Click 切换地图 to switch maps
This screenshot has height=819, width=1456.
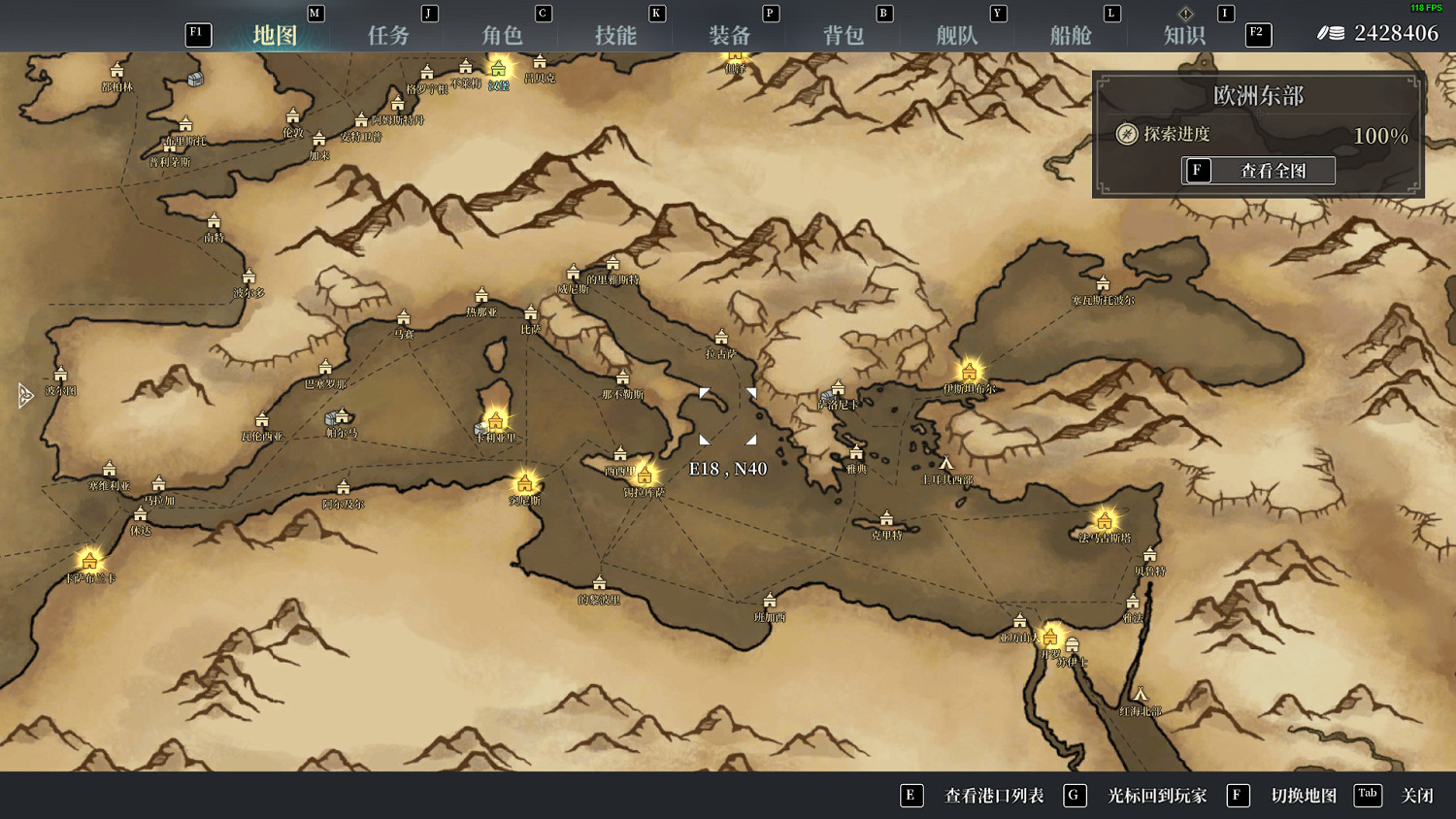[x=1305, y=795]
